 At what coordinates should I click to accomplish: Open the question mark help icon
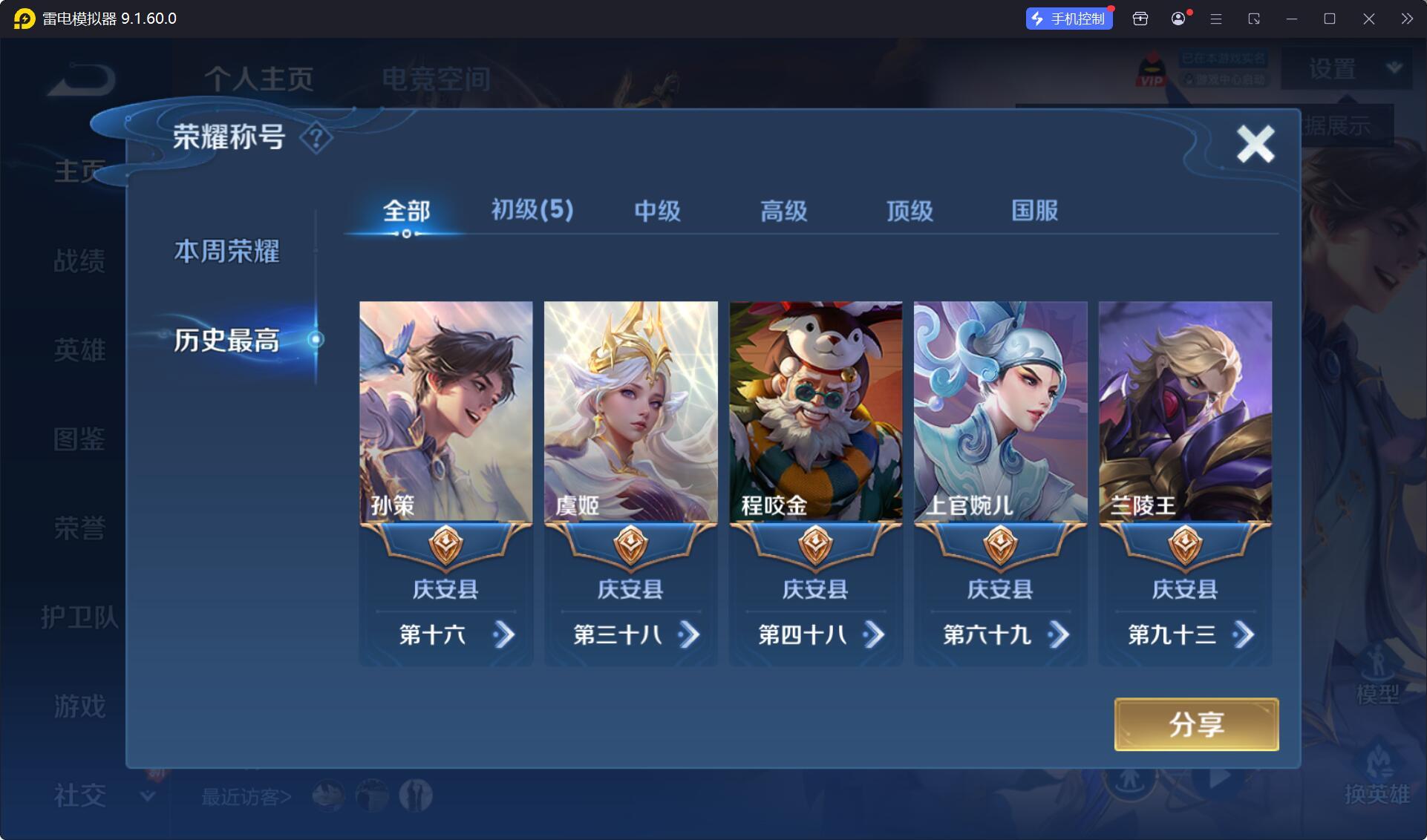(x=316, y=138)
